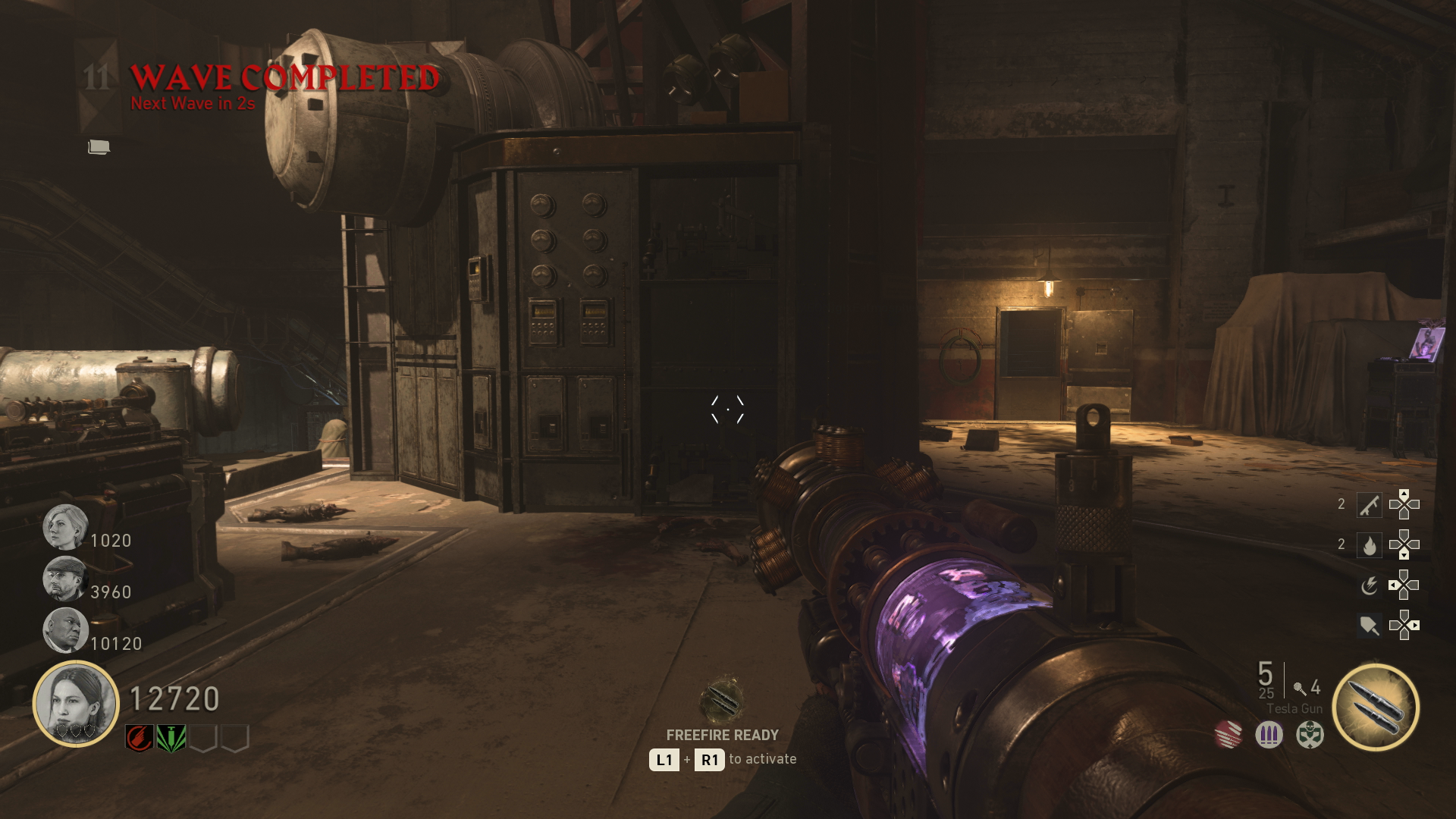Select the flat-cap teammate portrait with 3960 points
Viewport: 1456px width, 819px height.
click(65, 579)
